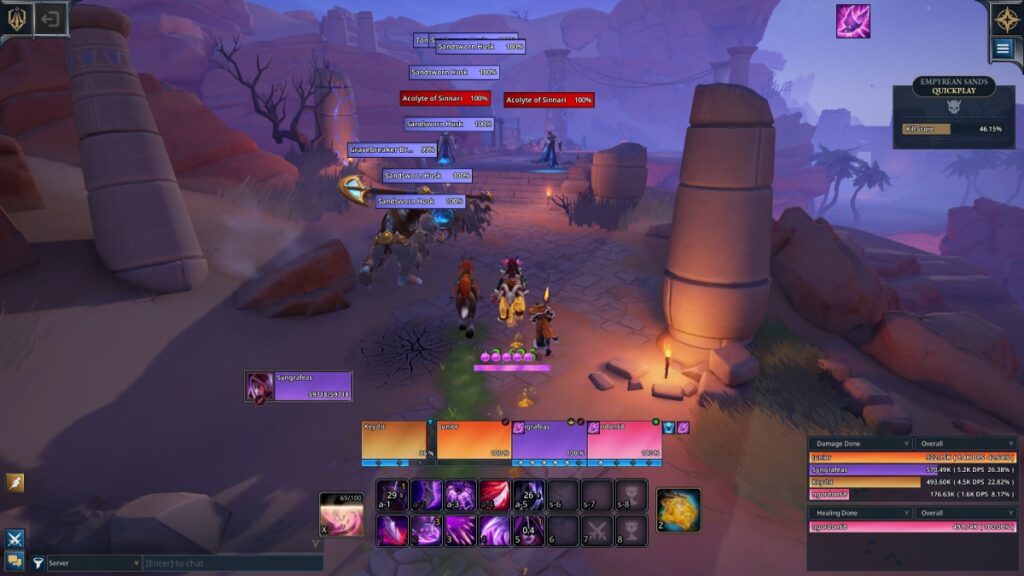The height and width of the screenshot is (576, 1024).
Task: Click the compass emblem icon
Action: [x=1004, y=17]
